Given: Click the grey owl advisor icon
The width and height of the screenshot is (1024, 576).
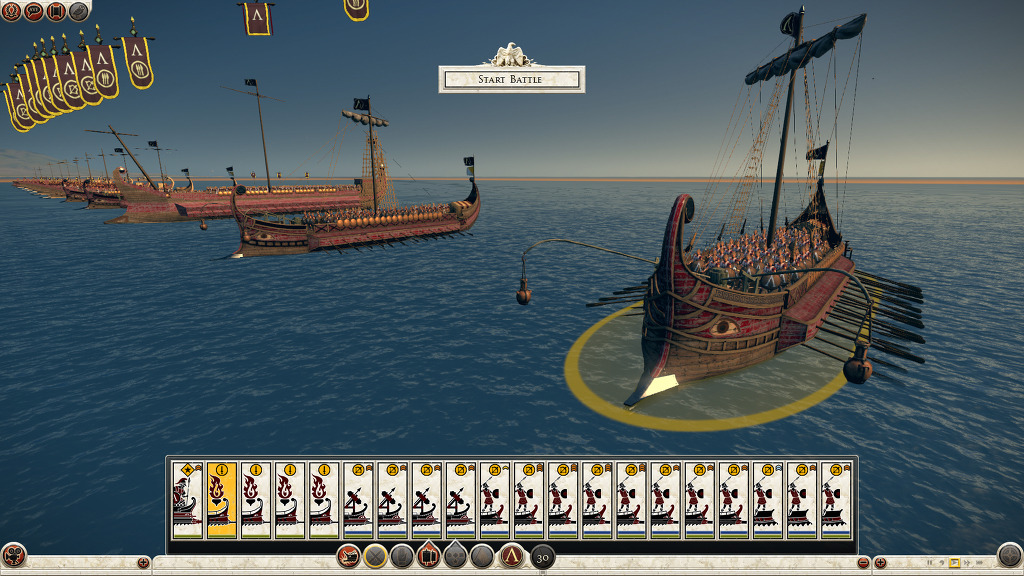Looking at the screenshot, I should tap(78, 11).
